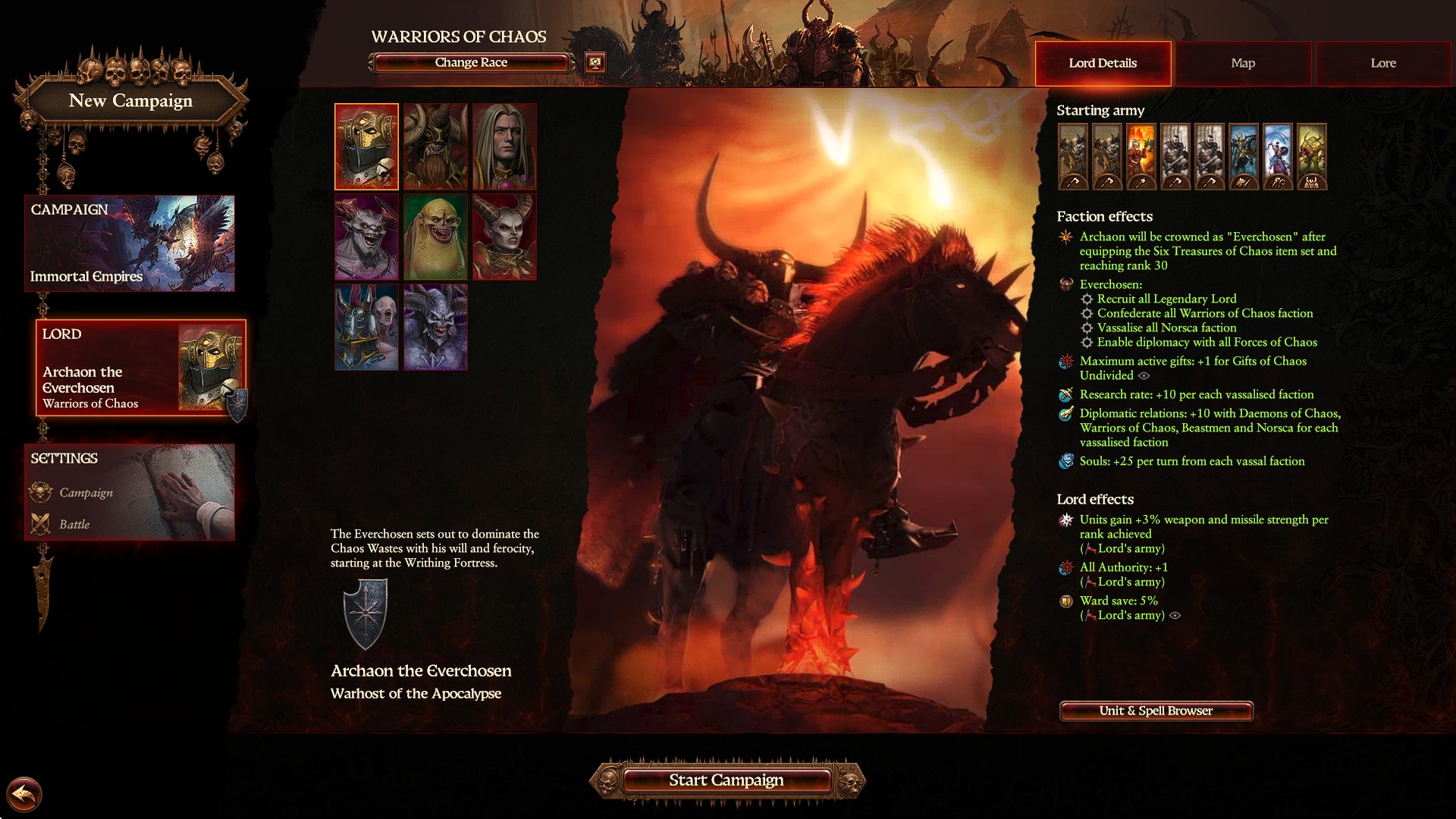Screen dimensions: 1456x819
Task: Select the bloated green lord portrait
Action: [x=435, y=237]
